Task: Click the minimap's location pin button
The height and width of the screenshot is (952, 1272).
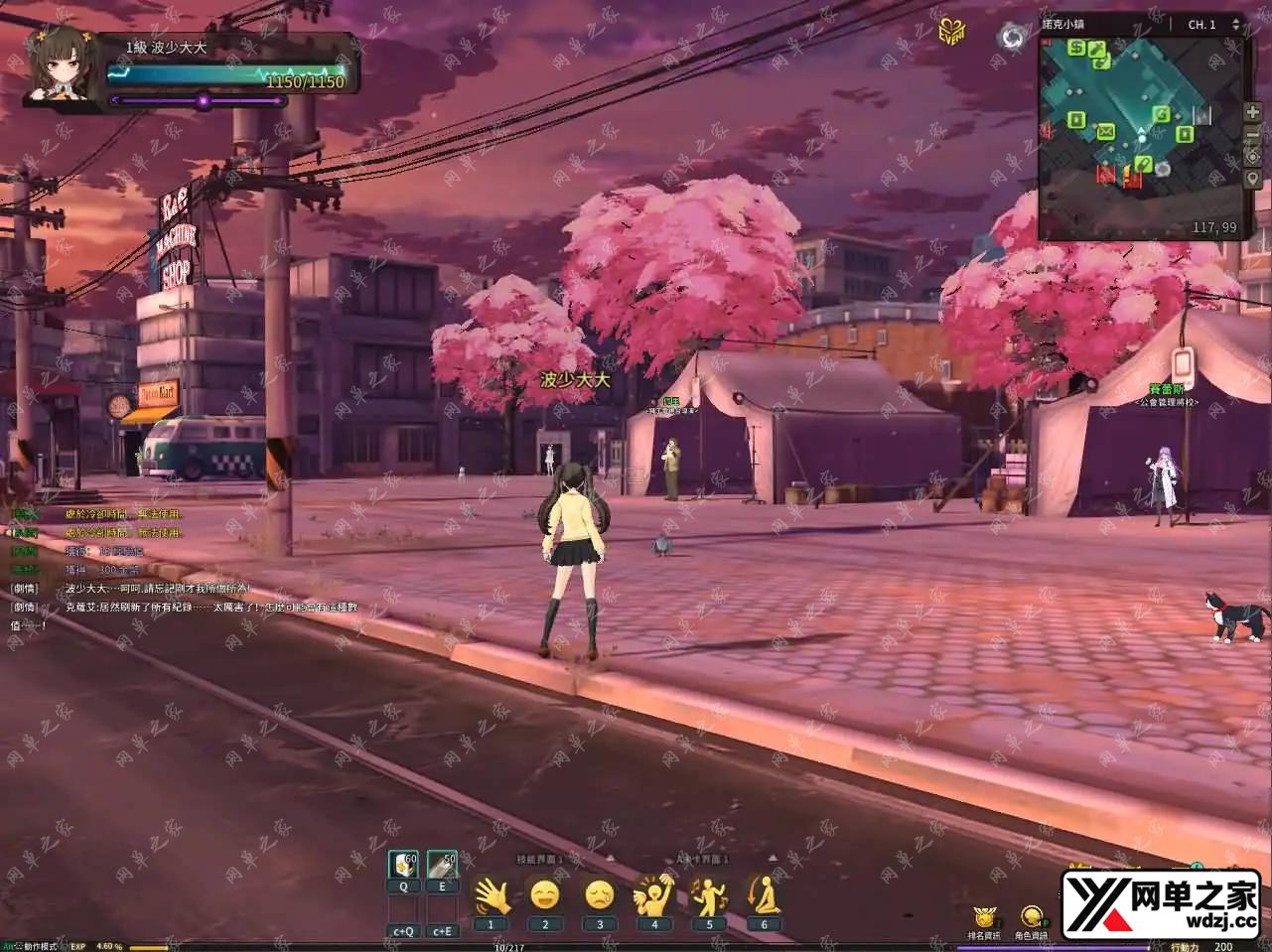Action: (x=1252, y=179)
